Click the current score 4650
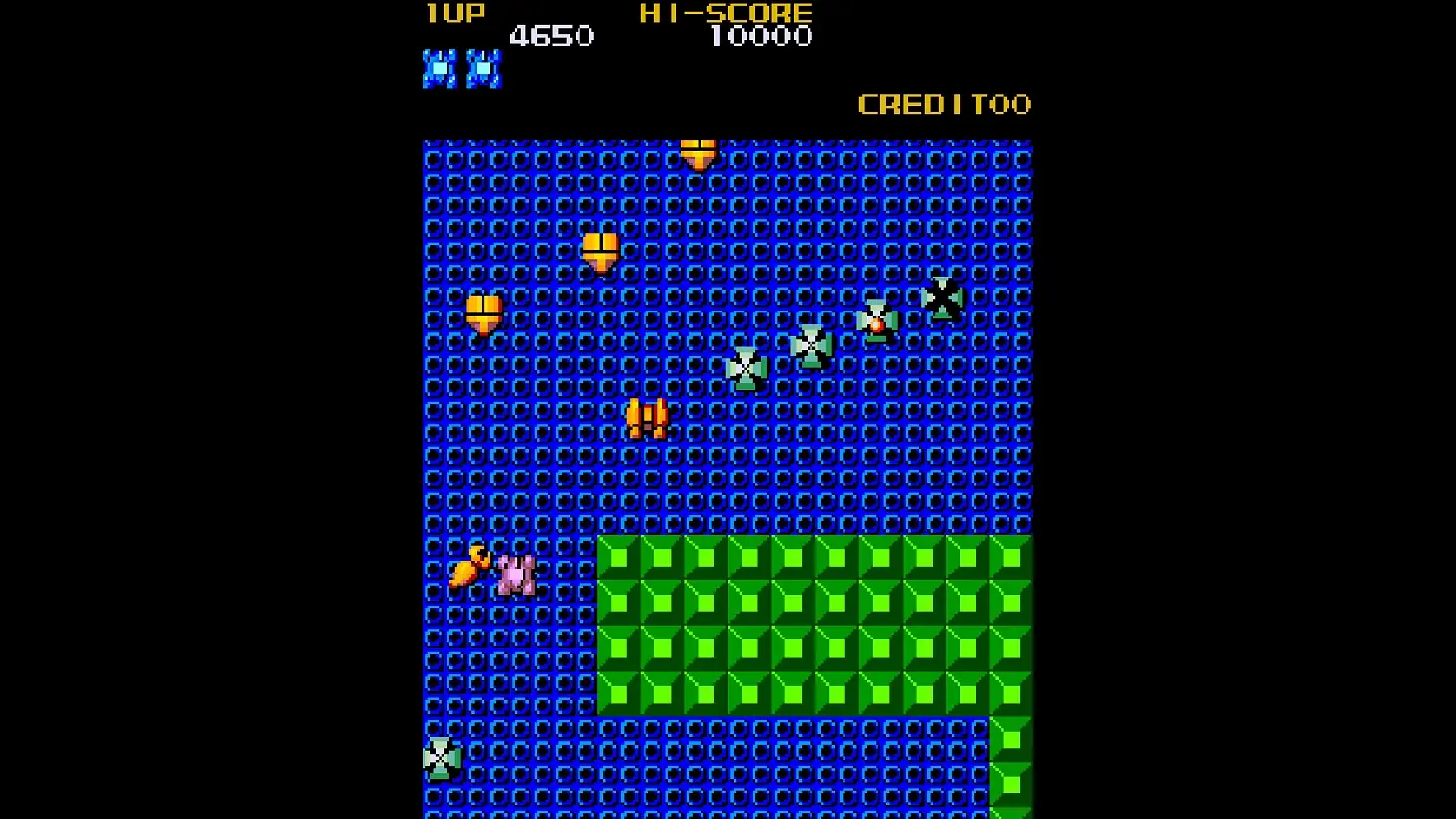 [x=553, y=37]
